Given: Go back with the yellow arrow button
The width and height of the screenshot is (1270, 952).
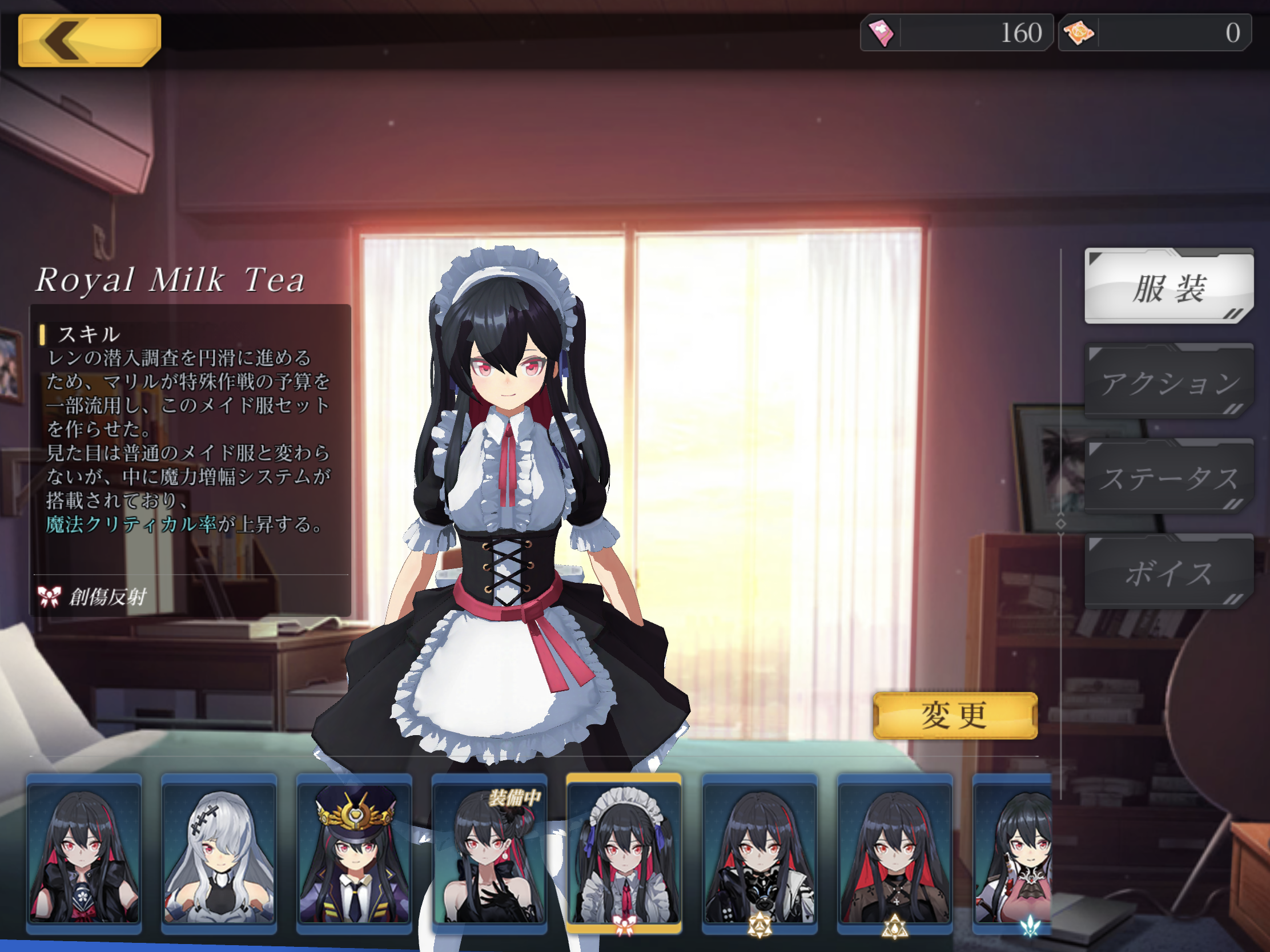Looking at the screenshot, I should pyautogui.click(x=89, y=40).
